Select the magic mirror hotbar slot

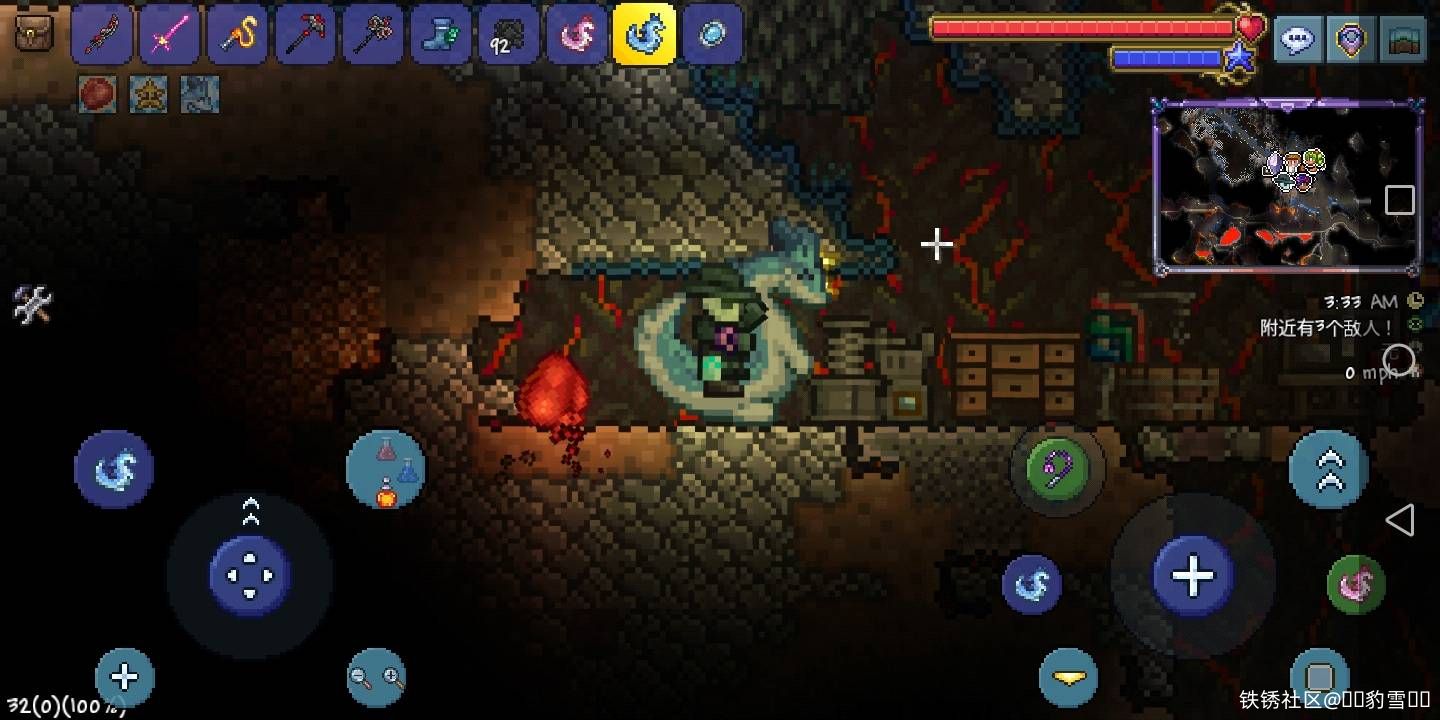point(711,36)
